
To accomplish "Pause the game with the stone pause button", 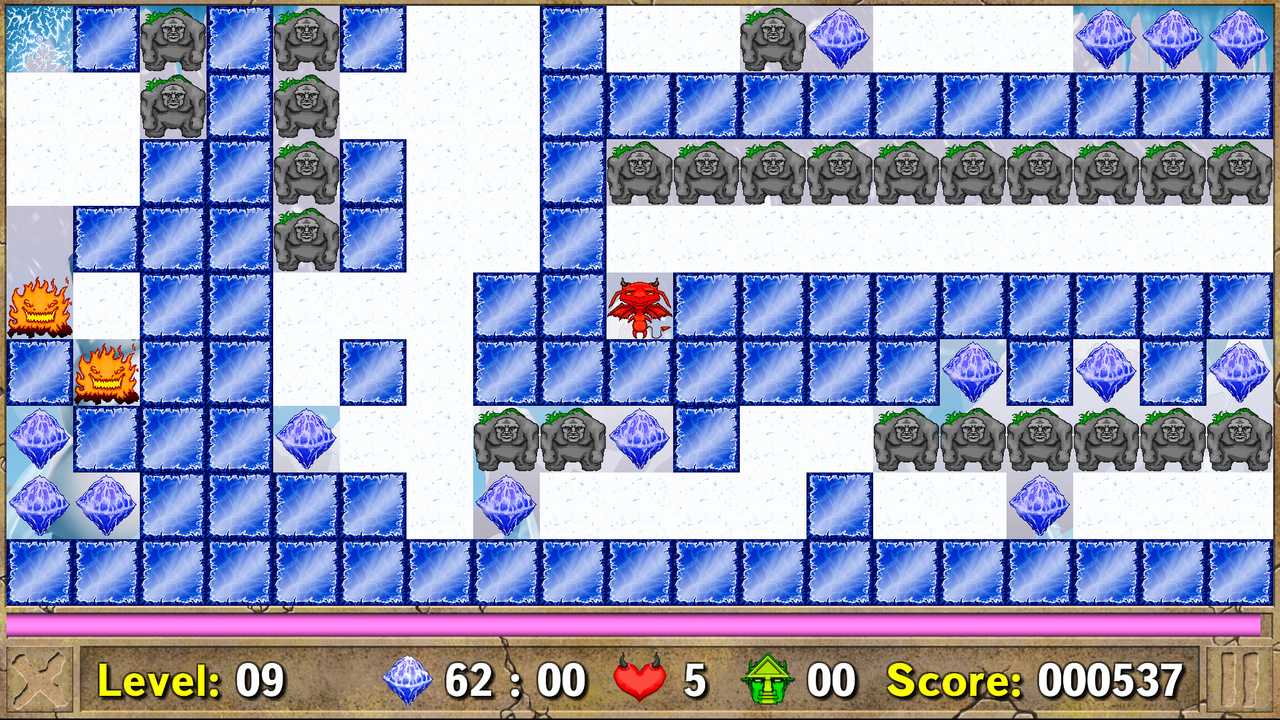I will click(x=1241, y=681).
